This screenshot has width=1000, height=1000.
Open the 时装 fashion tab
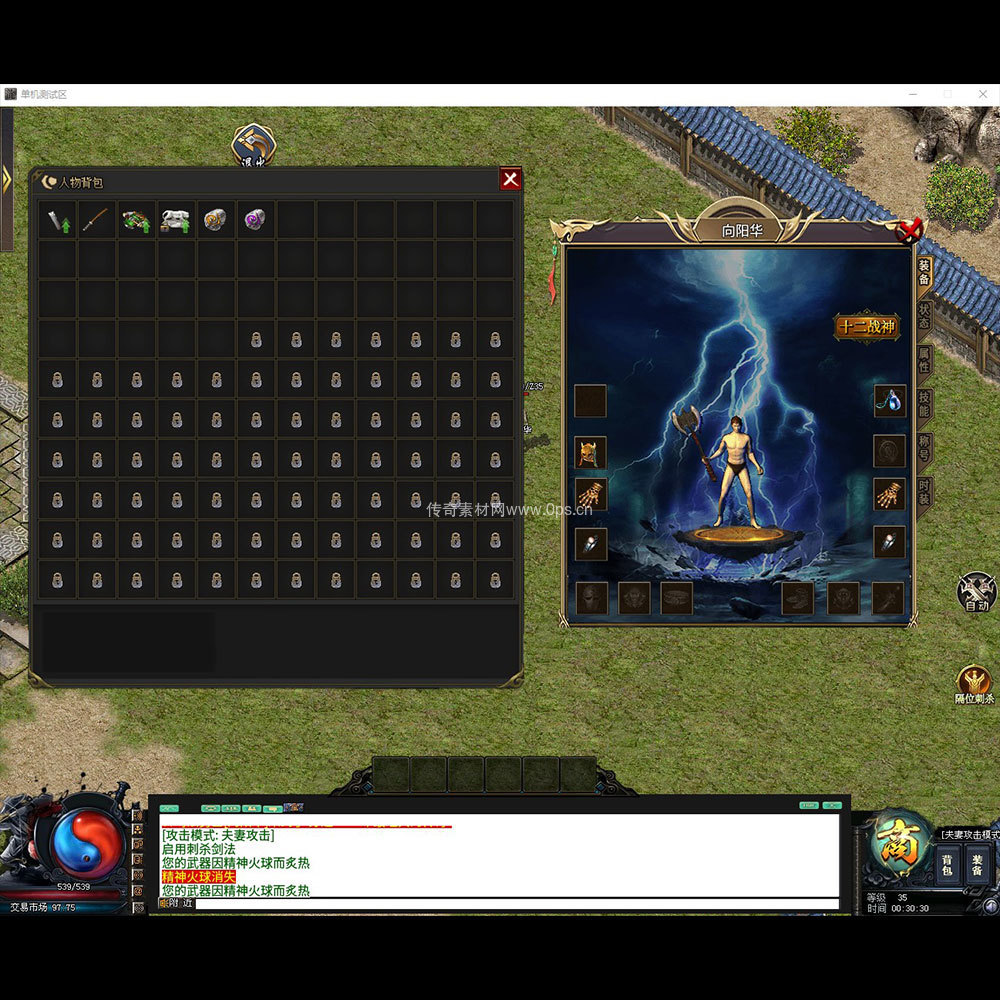(924, 493)
